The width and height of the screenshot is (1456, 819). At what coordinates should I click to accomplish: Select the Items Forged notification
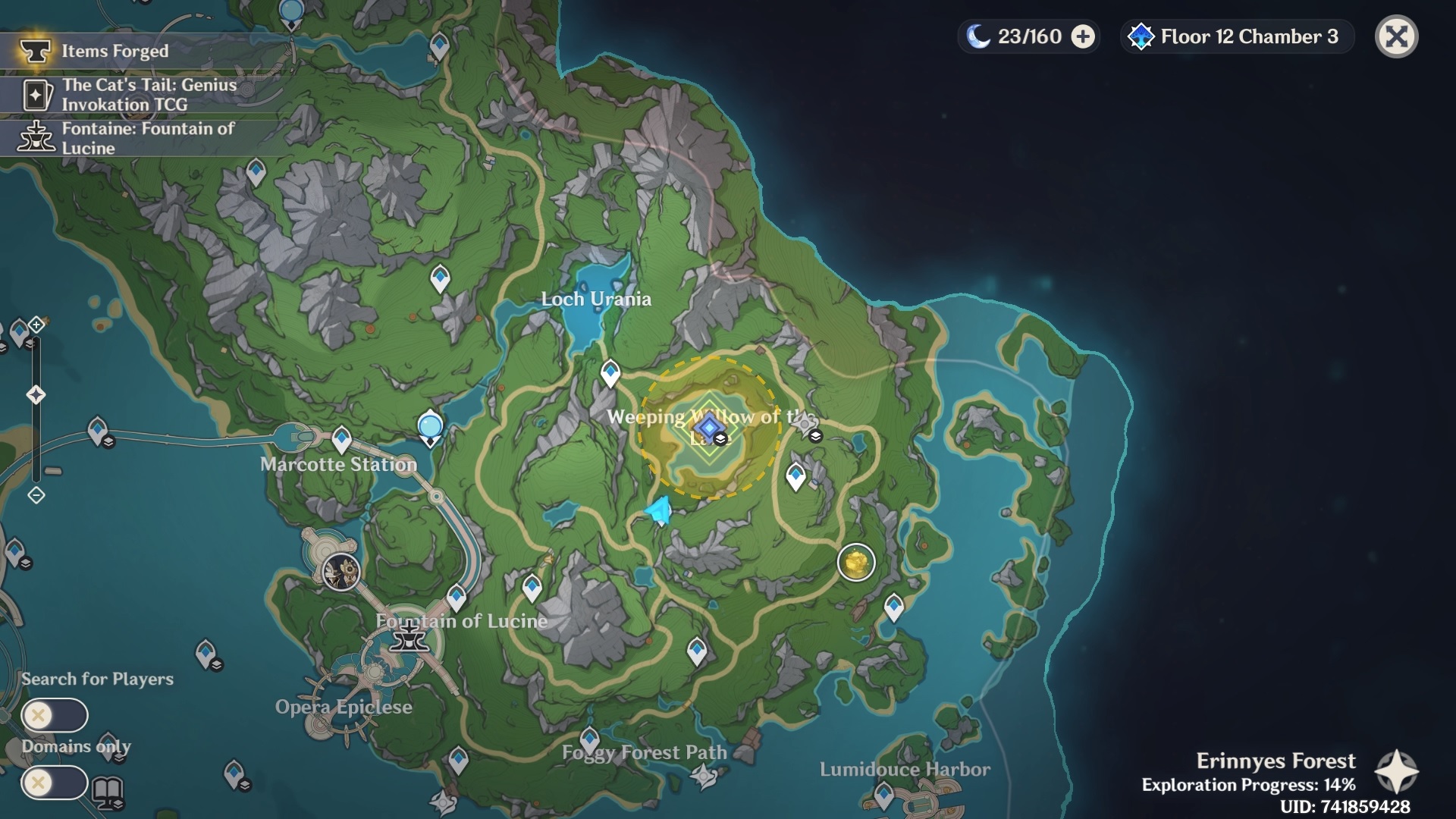[114, 51]
